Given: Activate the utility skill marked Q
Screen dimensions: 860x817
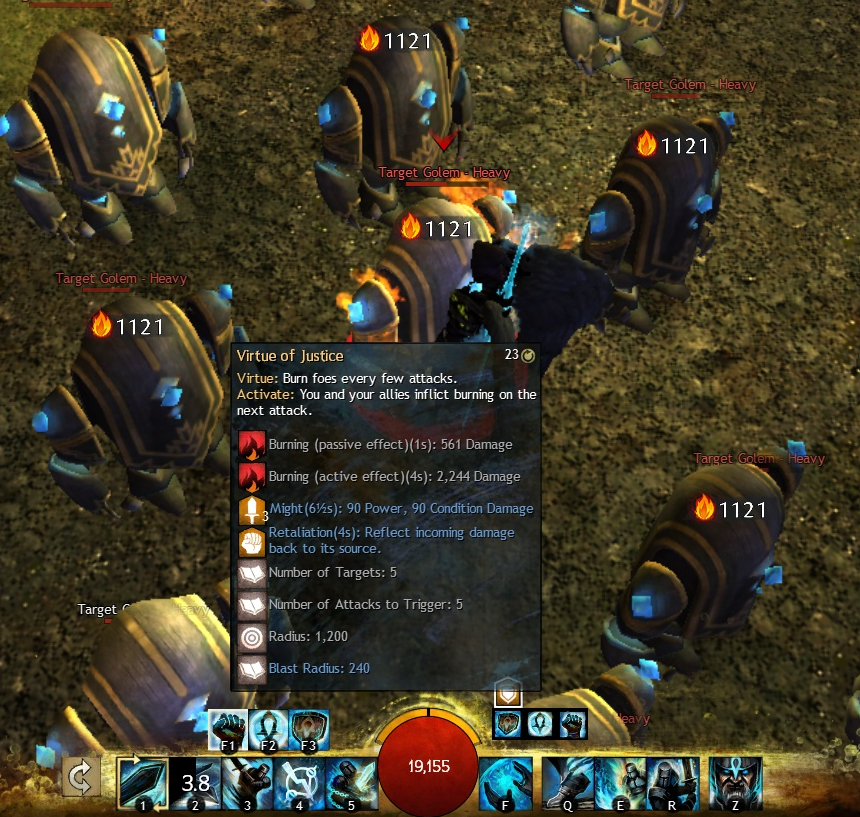Looking at the screenshot, I should click(x=568, y=780).
